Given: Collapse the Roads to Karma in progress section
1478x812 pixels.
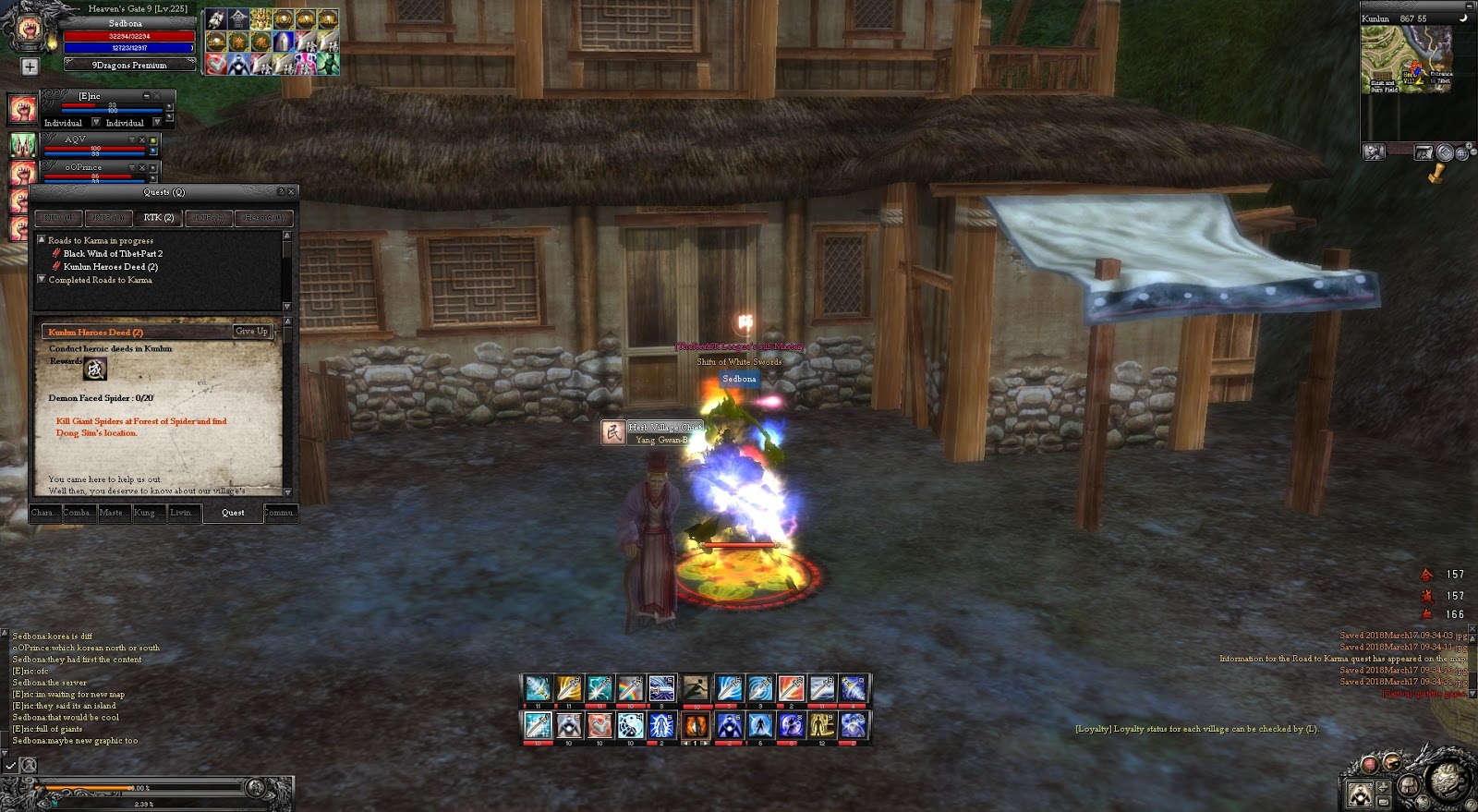Looking at the screenshot, I should [41, 240].
